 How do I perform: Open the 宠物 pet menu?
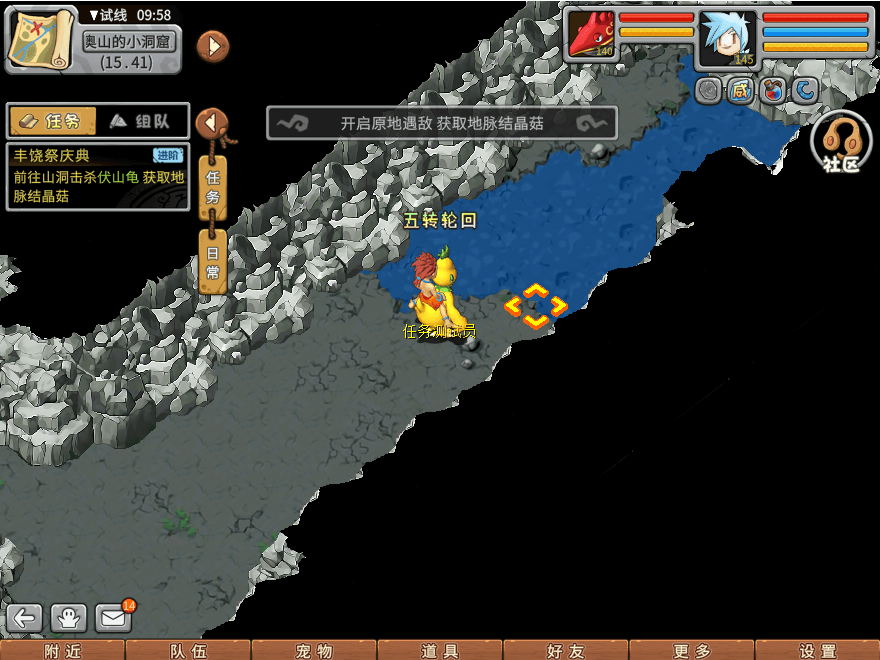point(314,651)
